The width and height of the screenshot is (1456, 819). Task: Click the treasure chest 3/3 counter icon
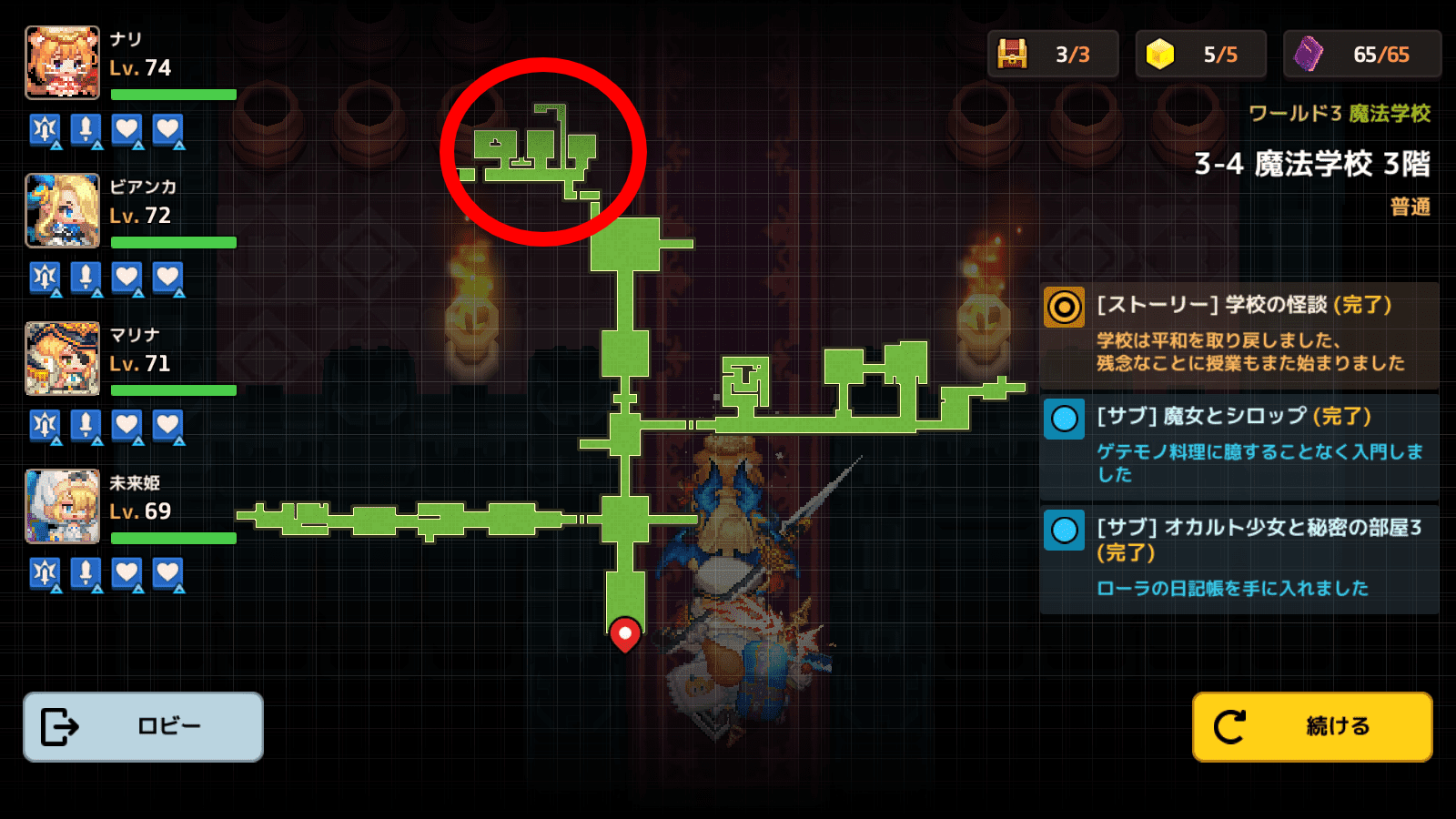point(1012,55)
